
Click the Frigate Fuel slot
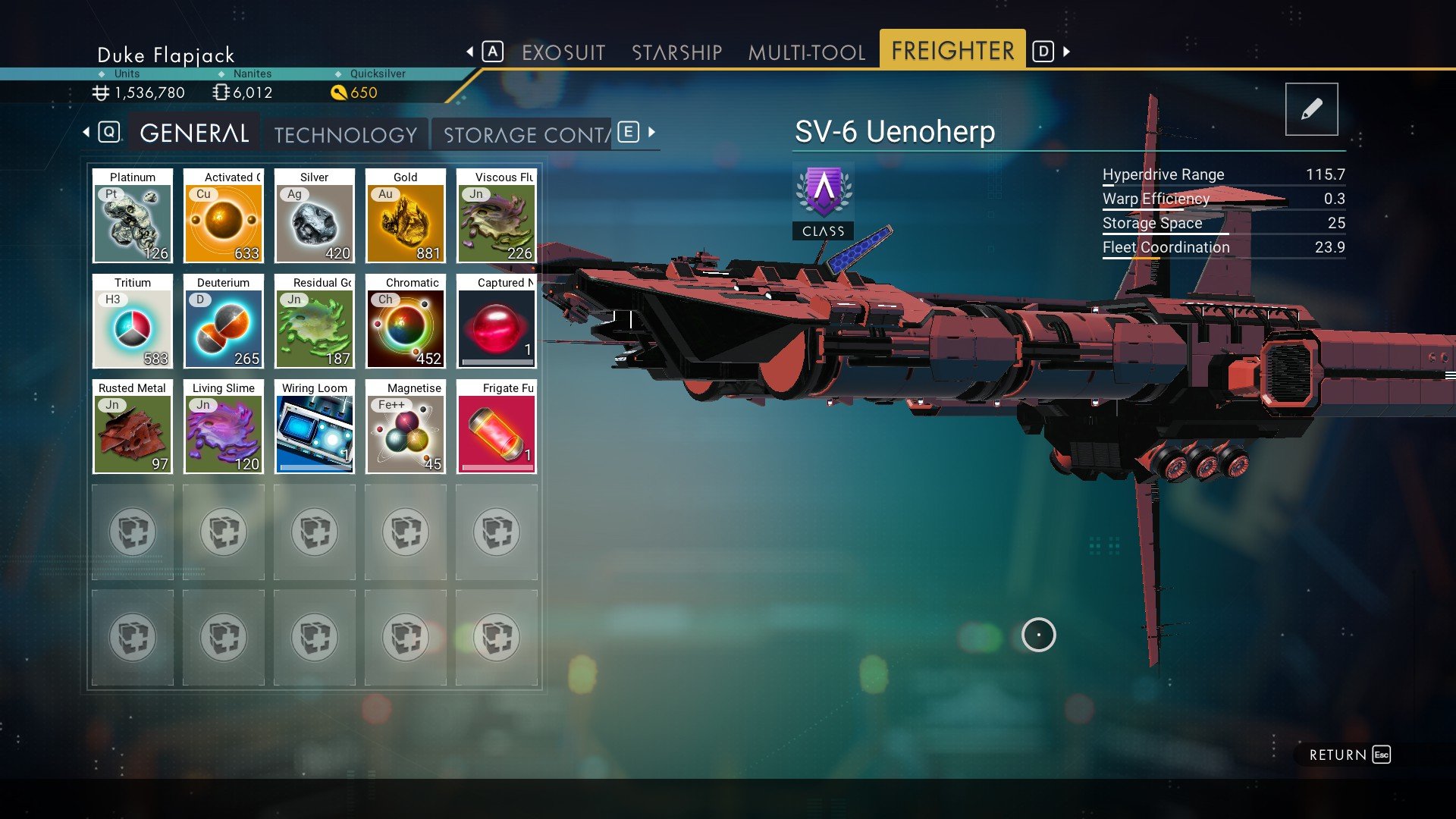tap(497, 427)
